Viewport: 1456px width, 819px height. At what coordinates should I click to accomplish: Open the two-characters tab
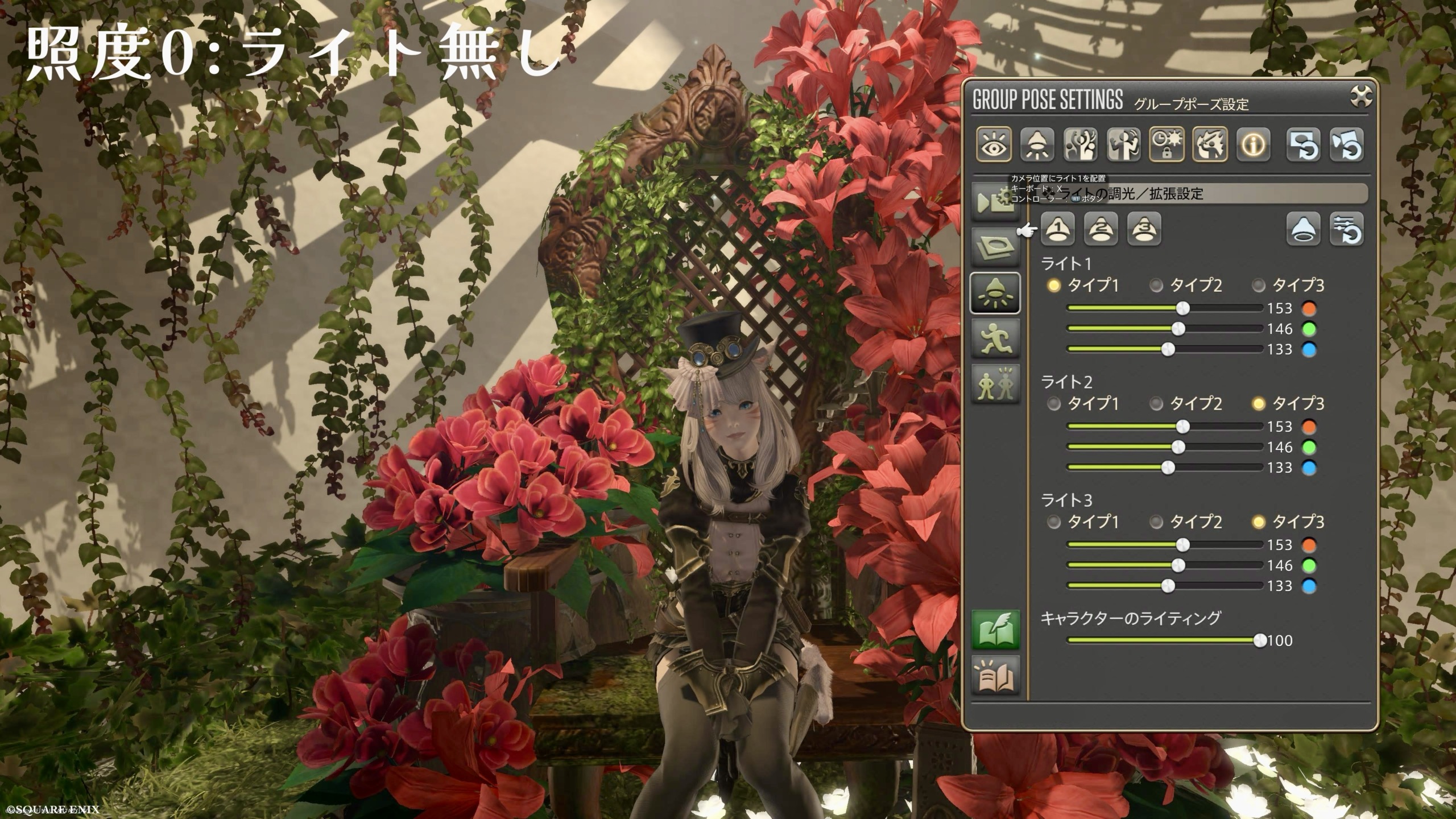[x=995, y=383]
